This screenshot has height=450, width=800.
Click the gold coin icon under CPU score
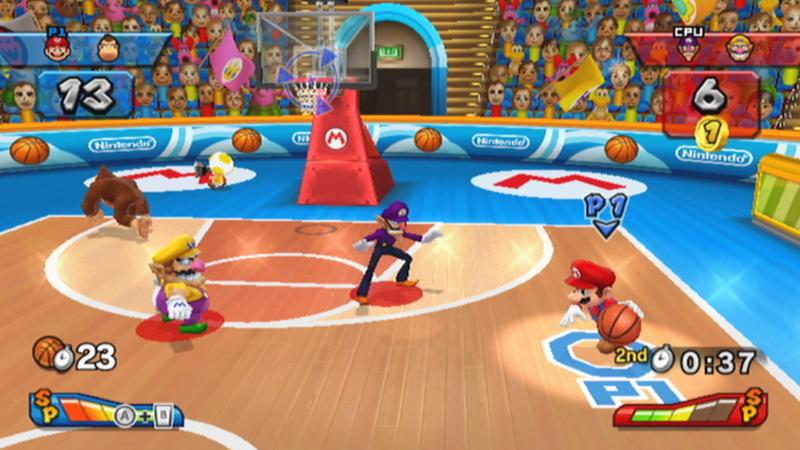(x=708, y=128)
